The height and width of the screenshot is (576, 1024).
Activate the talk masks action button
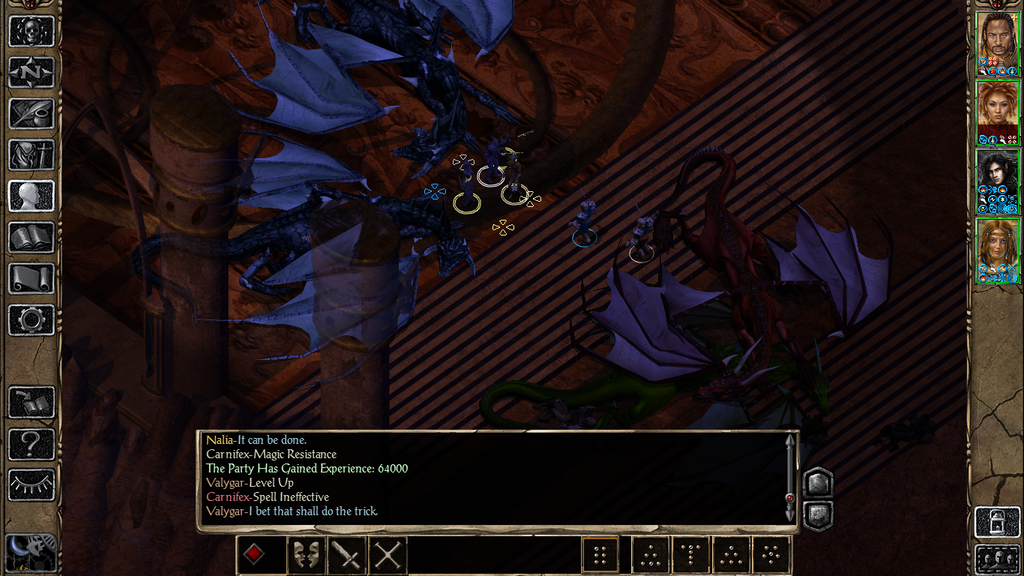pos(305,555)
